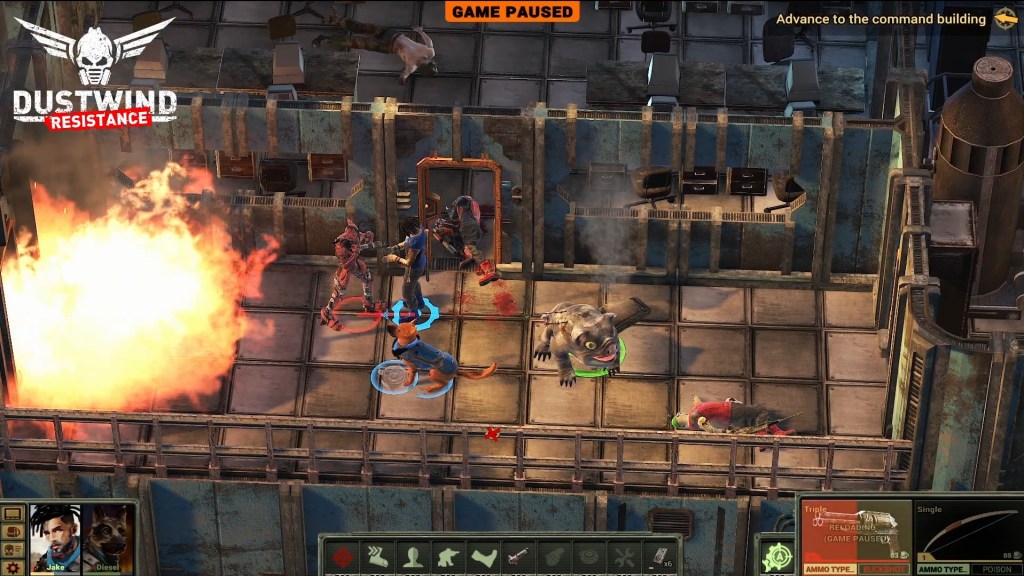Activate the crouching shooter stance ability
The height and width of the screenshot is (576, 1024).
446,558
